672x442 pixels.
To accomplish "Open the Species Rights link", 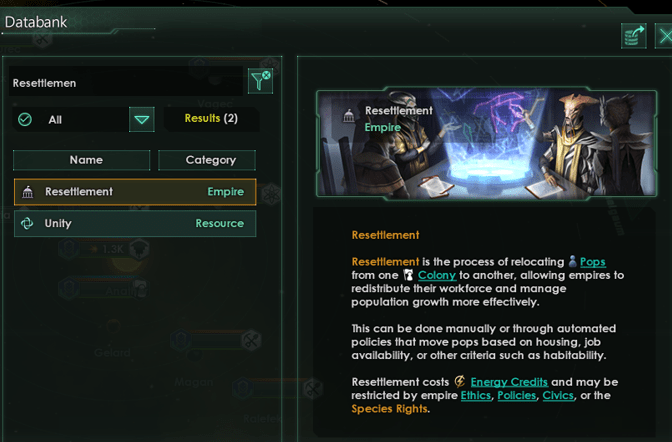I will (x=389, y=409).
